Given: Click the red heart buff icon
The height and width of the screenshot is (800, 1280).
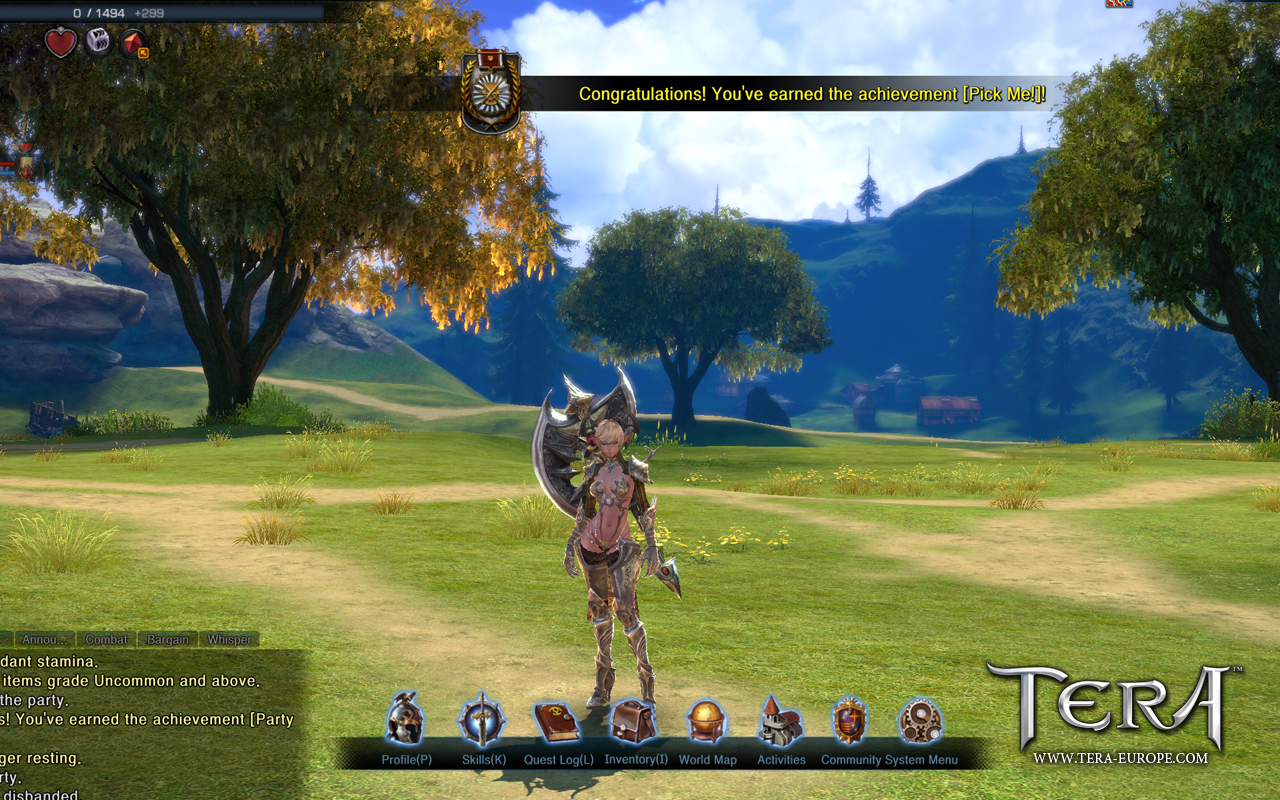Looking at the screenshot, I should point(60,43).
